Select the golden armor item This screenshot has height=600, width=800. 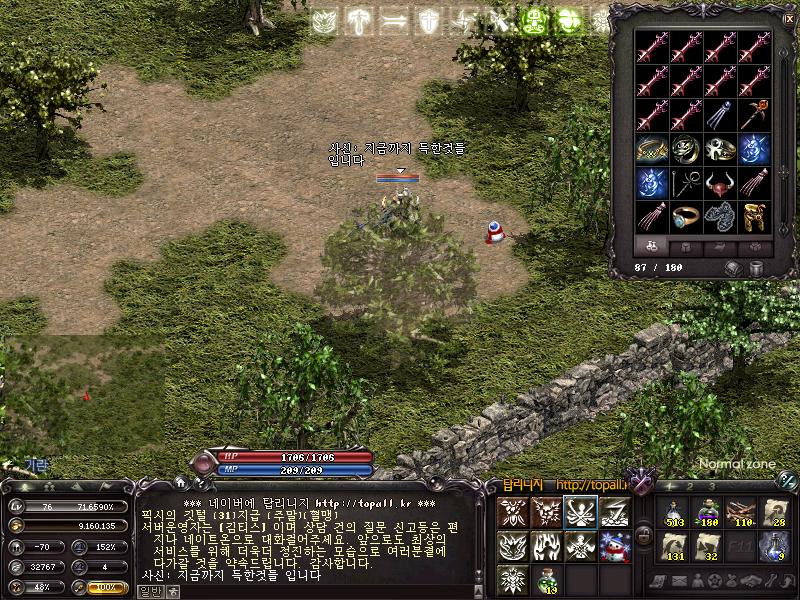coord(754,217)
